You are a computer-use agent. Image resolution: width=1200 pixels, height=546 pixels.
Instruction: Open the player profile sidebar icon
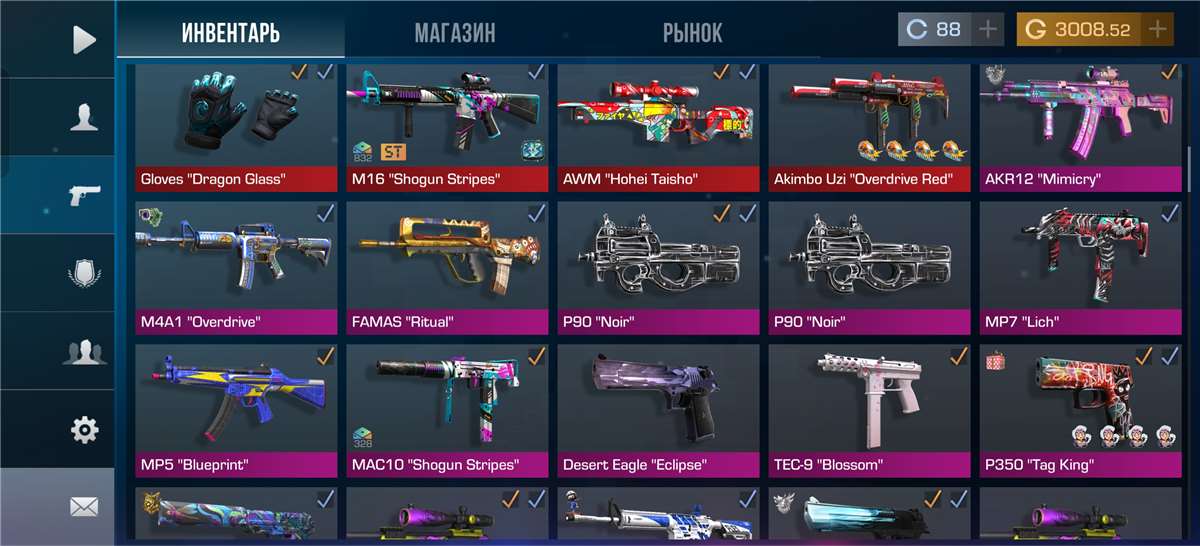[x=84, y=118]
